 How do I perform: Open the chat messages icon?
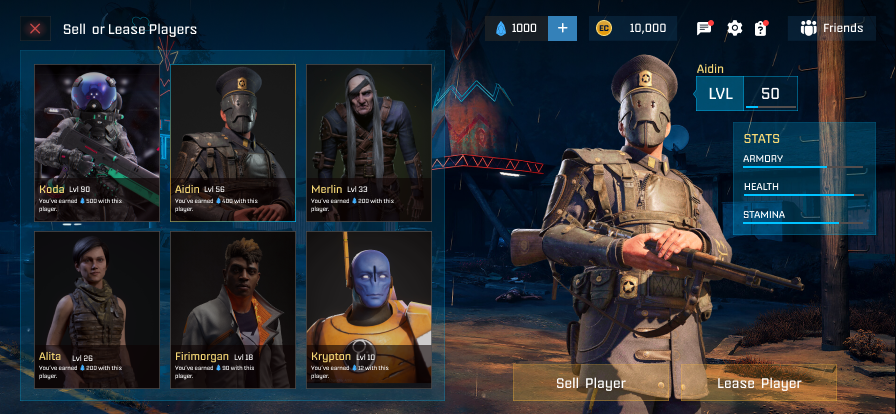click(x=704, y=29)
